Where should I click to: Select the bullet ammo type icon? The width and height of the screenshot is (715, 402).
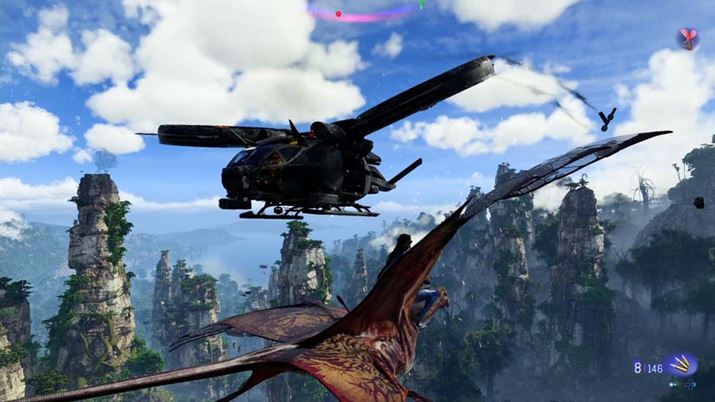click(x=682, y=365)
